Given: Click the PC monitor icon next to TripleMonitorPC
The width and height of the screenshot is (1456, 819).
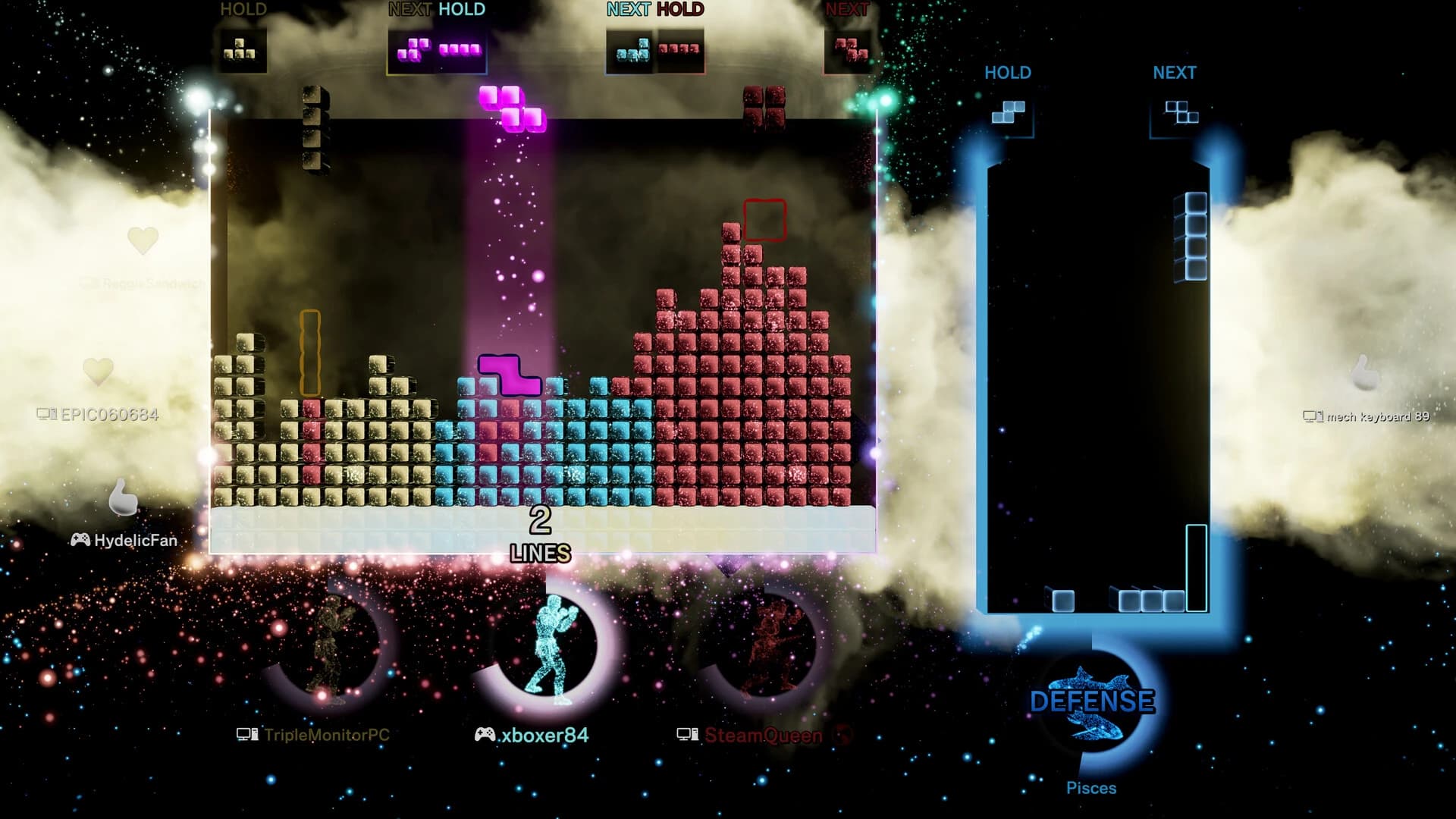Looking at the screenshot, I should coord(246,734).
